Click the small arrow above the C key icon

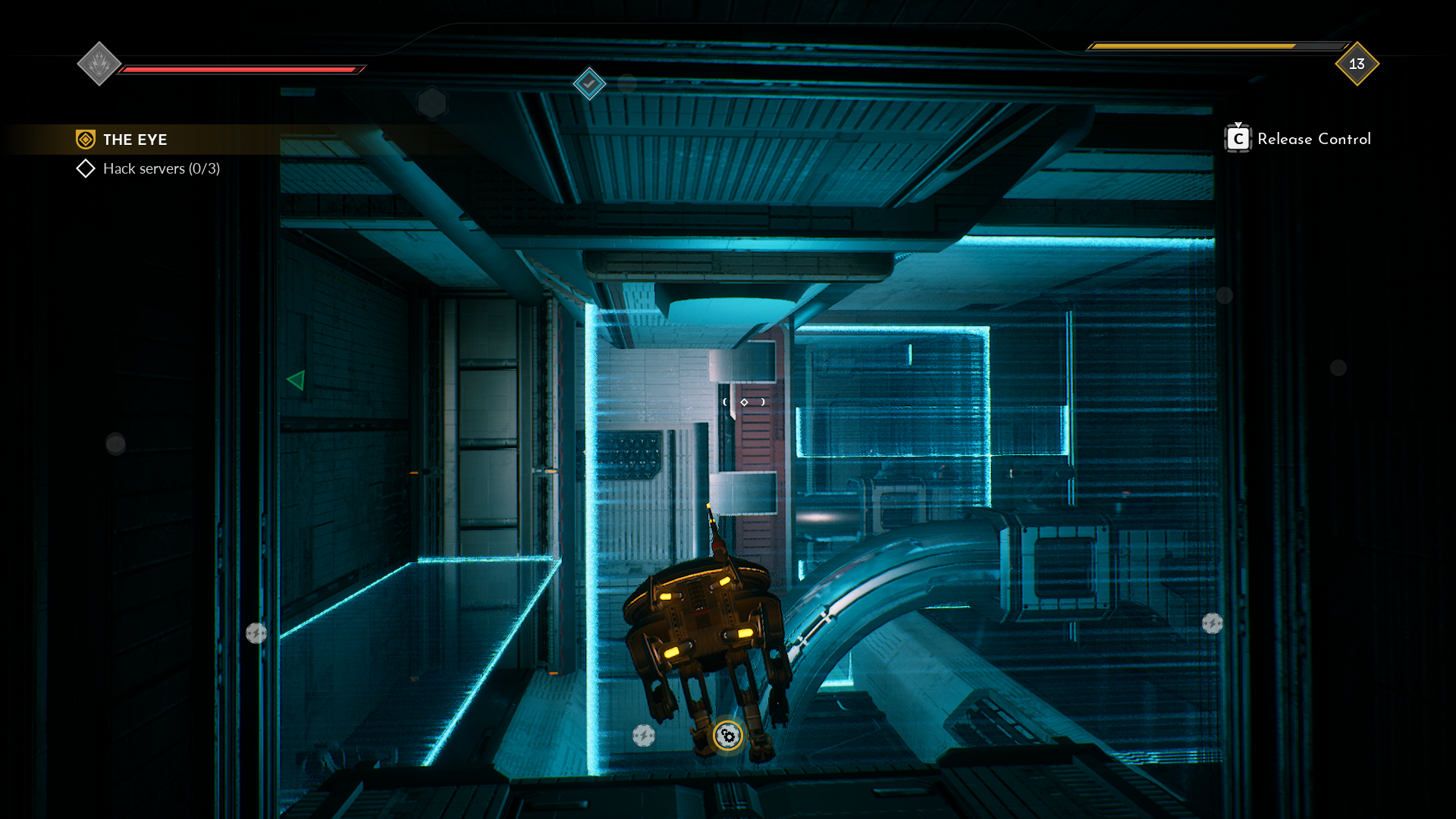pyautogui.click(x=1238, y=126)
